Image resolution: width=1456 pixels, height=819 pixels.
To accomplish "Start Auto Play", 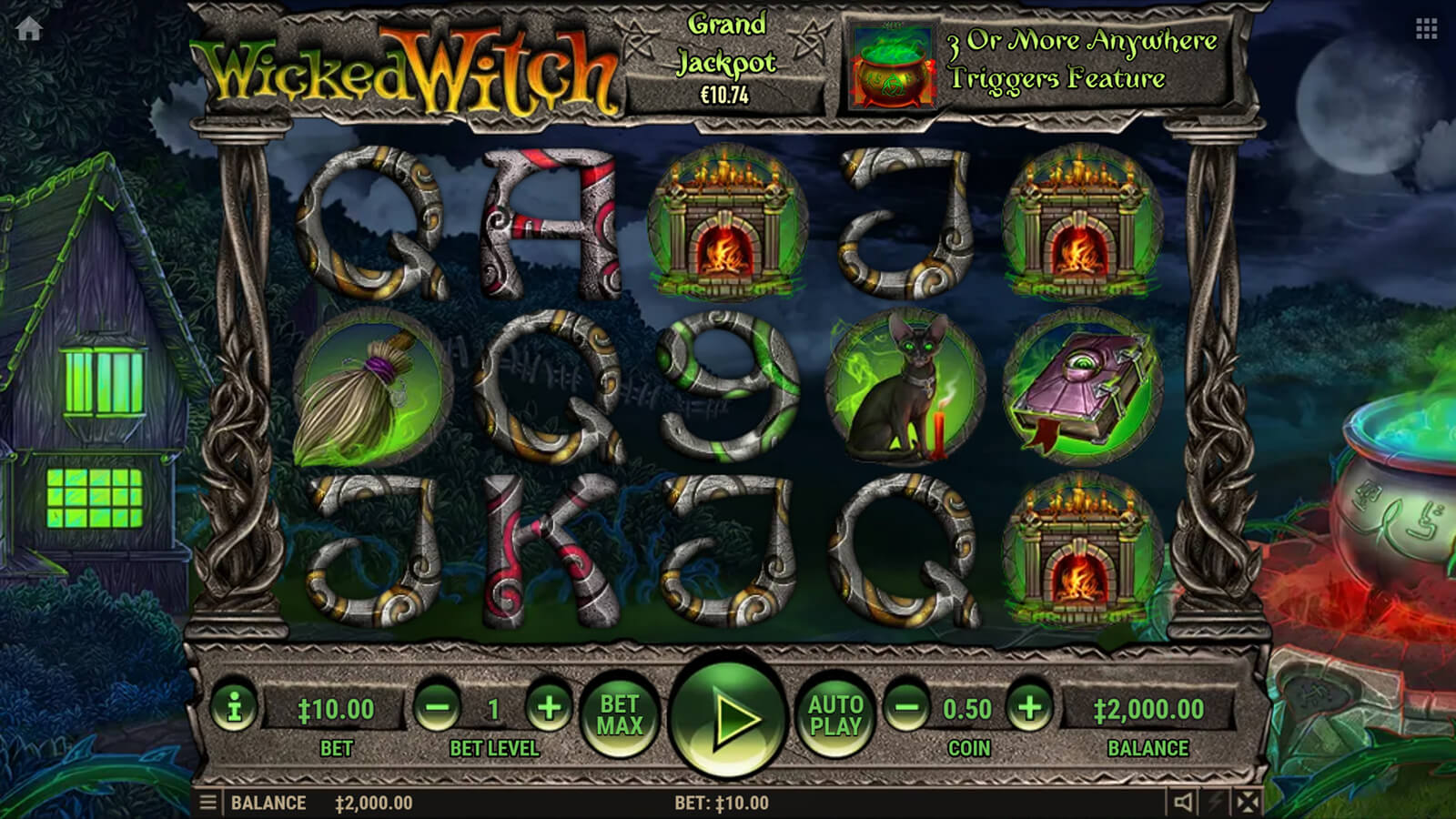I will (835, 715).
